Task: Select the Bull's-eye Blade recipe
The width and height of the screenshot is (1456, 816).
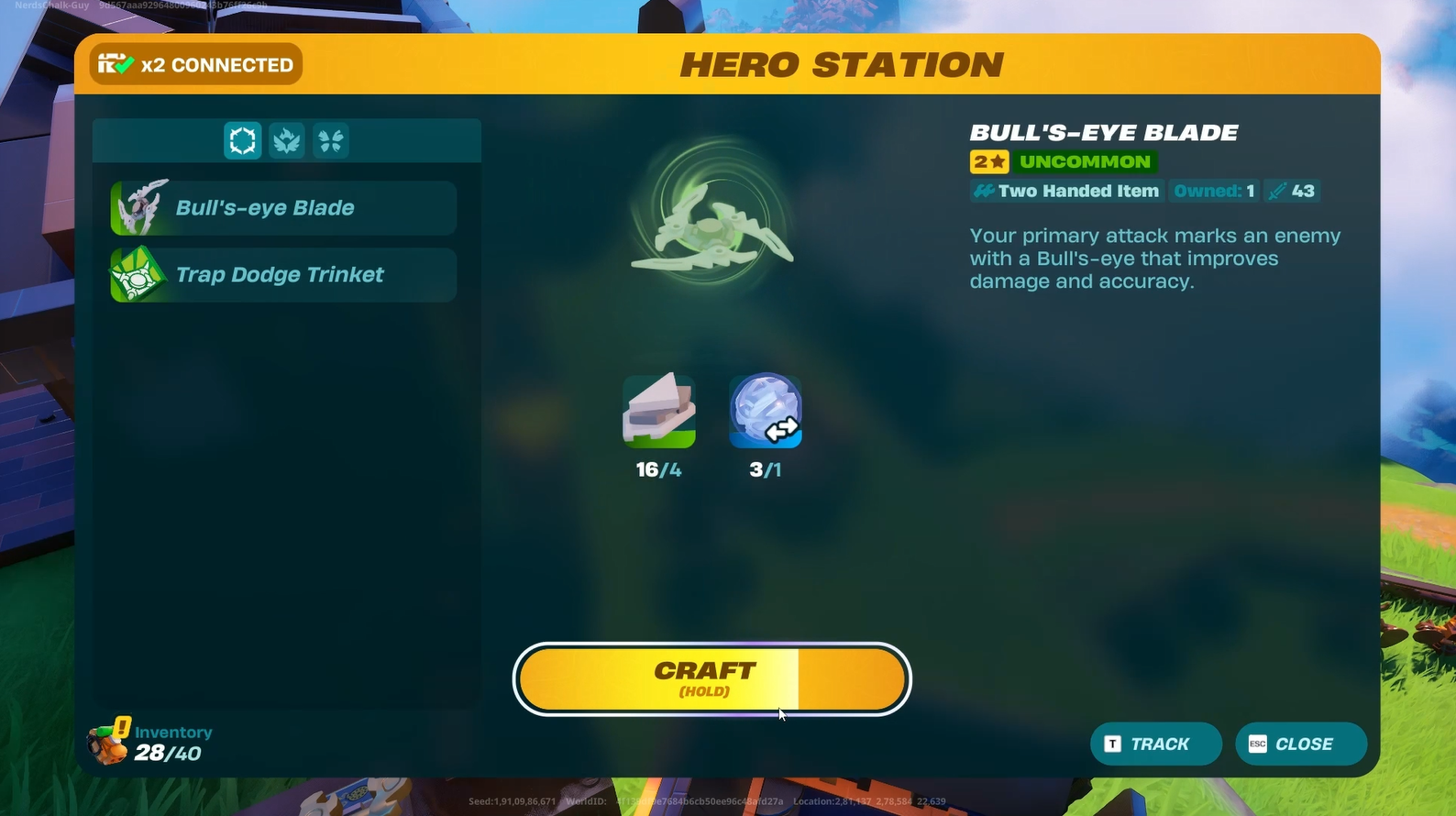Action: (283, 208)
